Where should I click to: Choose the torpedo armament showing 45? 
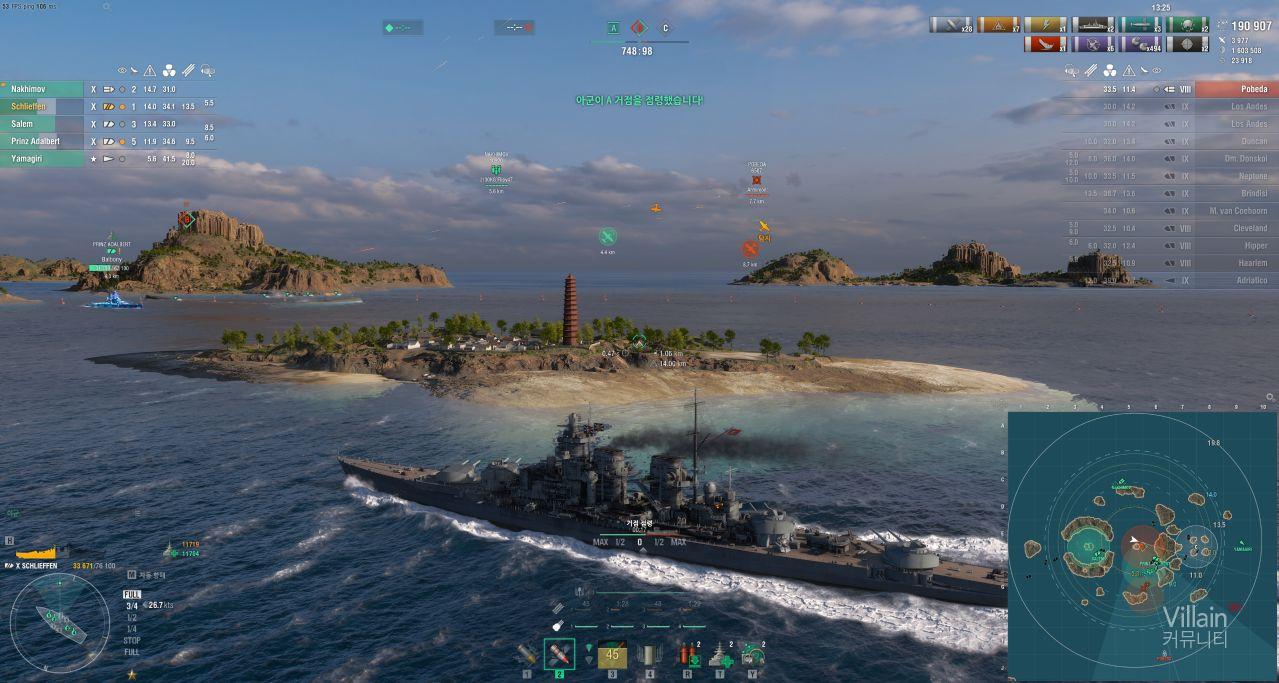click(613, 654)
